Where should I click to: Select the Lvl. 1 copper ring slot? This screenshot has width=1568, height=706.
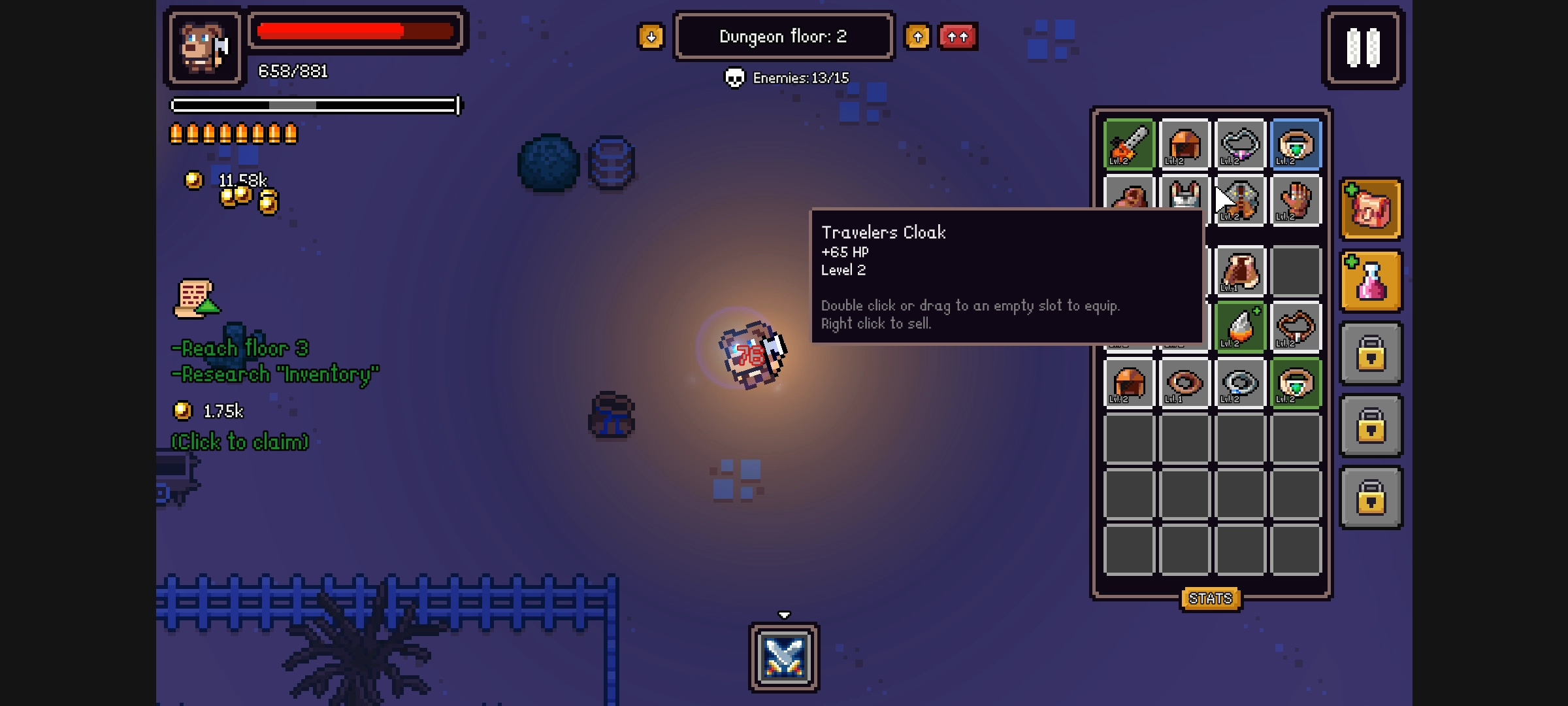1184,382
